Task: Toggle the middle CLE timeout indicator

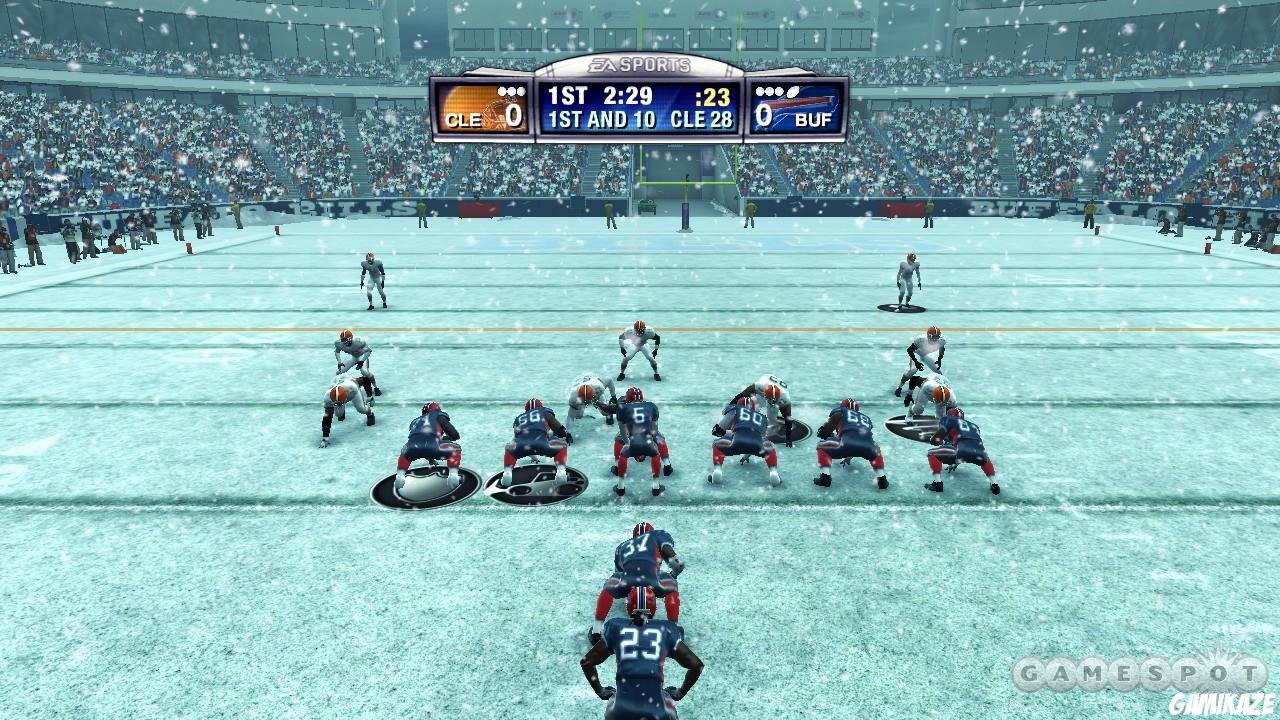Action: (510, 90)
